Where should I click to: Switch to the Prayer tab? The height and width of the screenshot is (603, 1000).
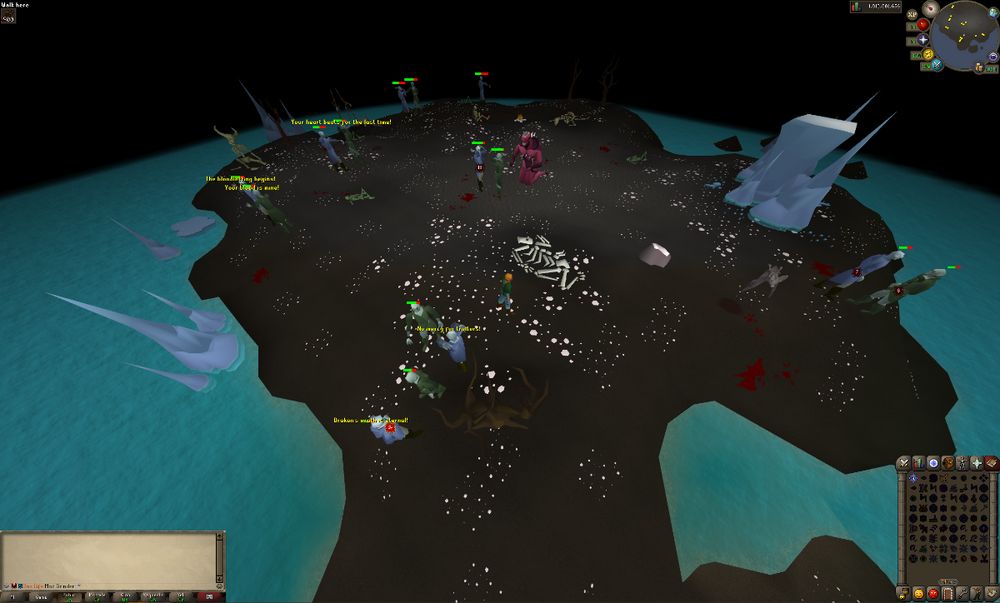(x=977, y=463)
